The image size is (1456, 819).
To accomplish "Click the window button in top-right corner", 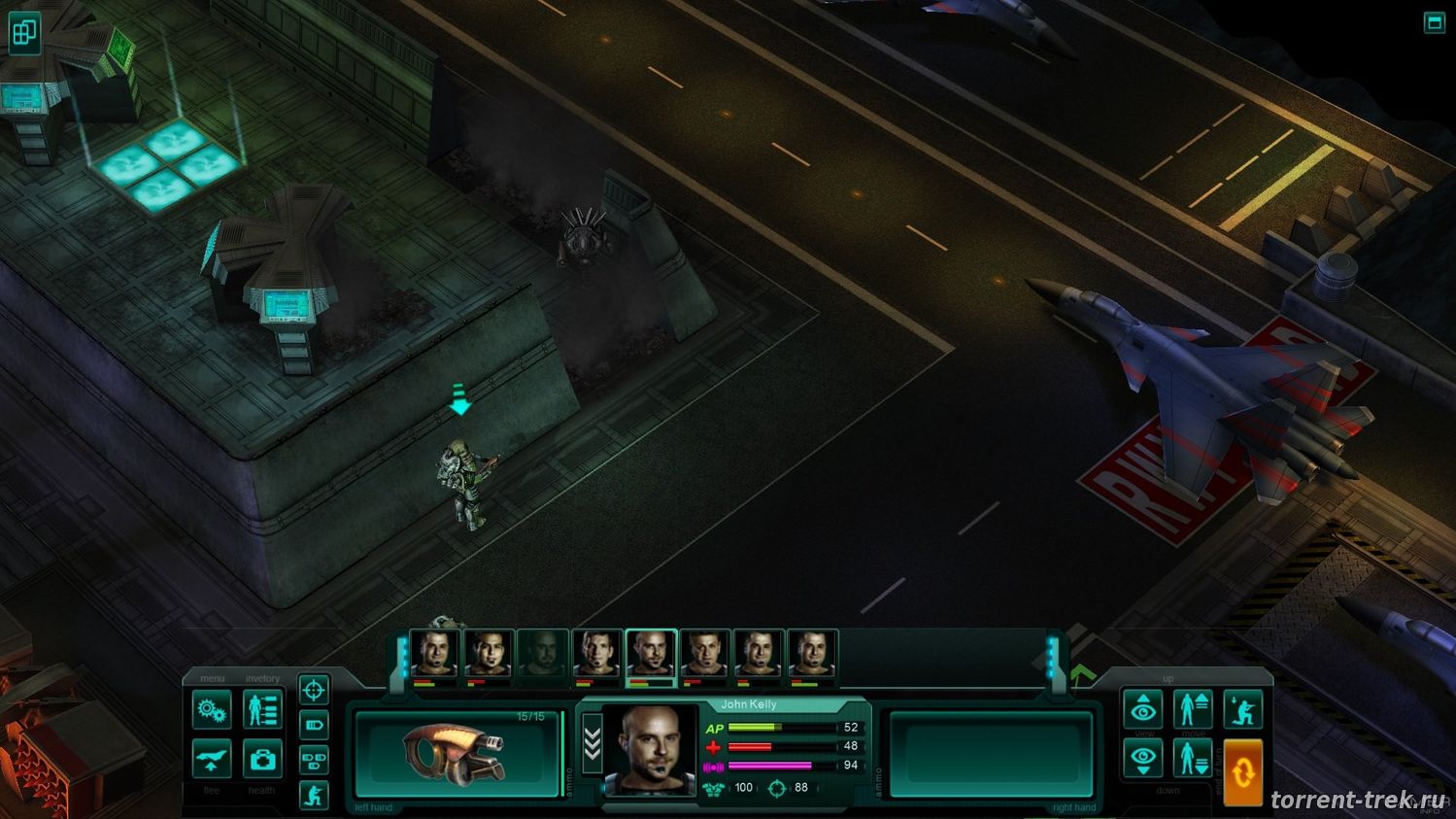I will coord(1434,22).
